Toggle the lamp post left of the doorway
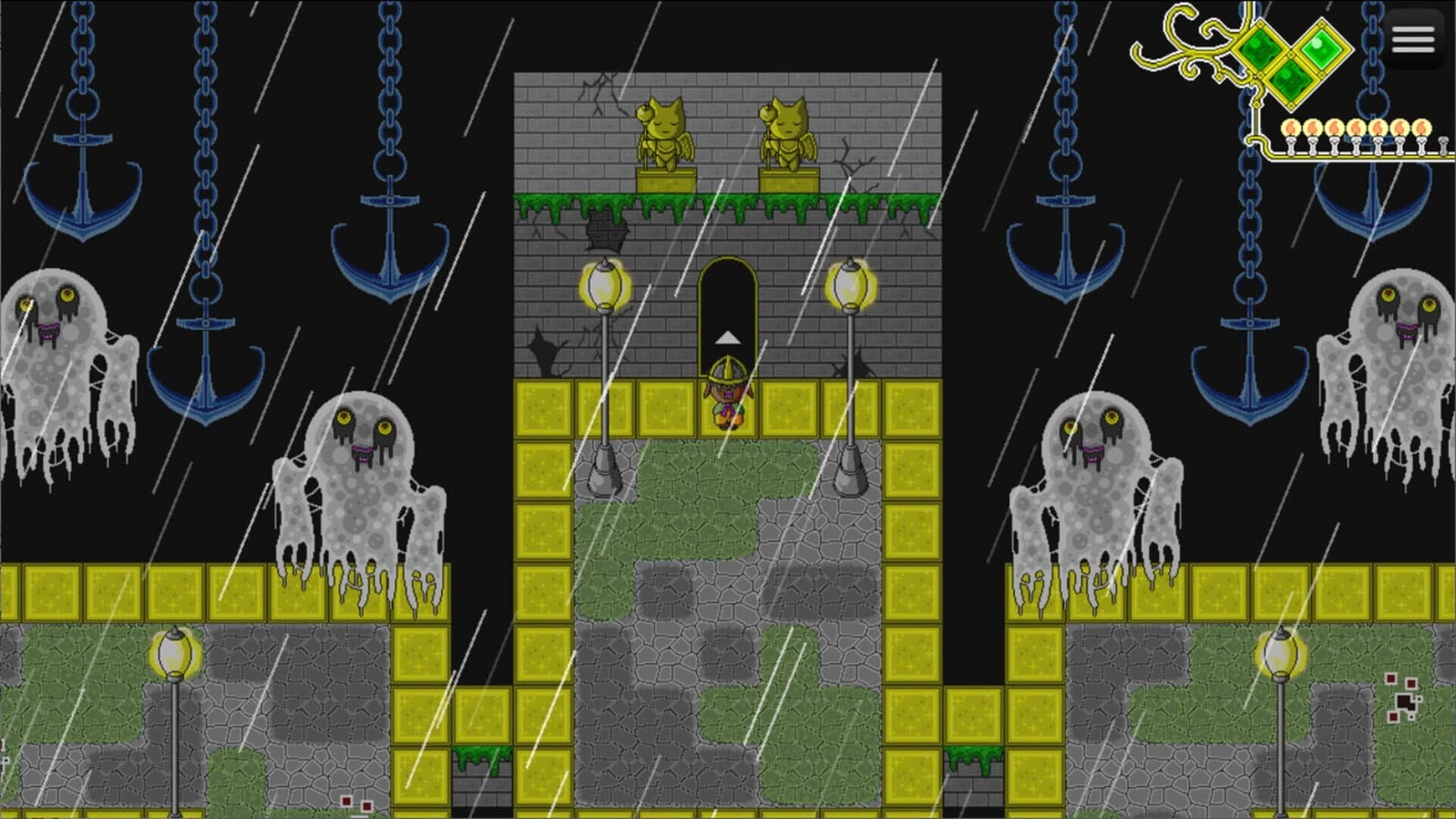Screen dimensions: 1456x819 [x=603, y=288]
